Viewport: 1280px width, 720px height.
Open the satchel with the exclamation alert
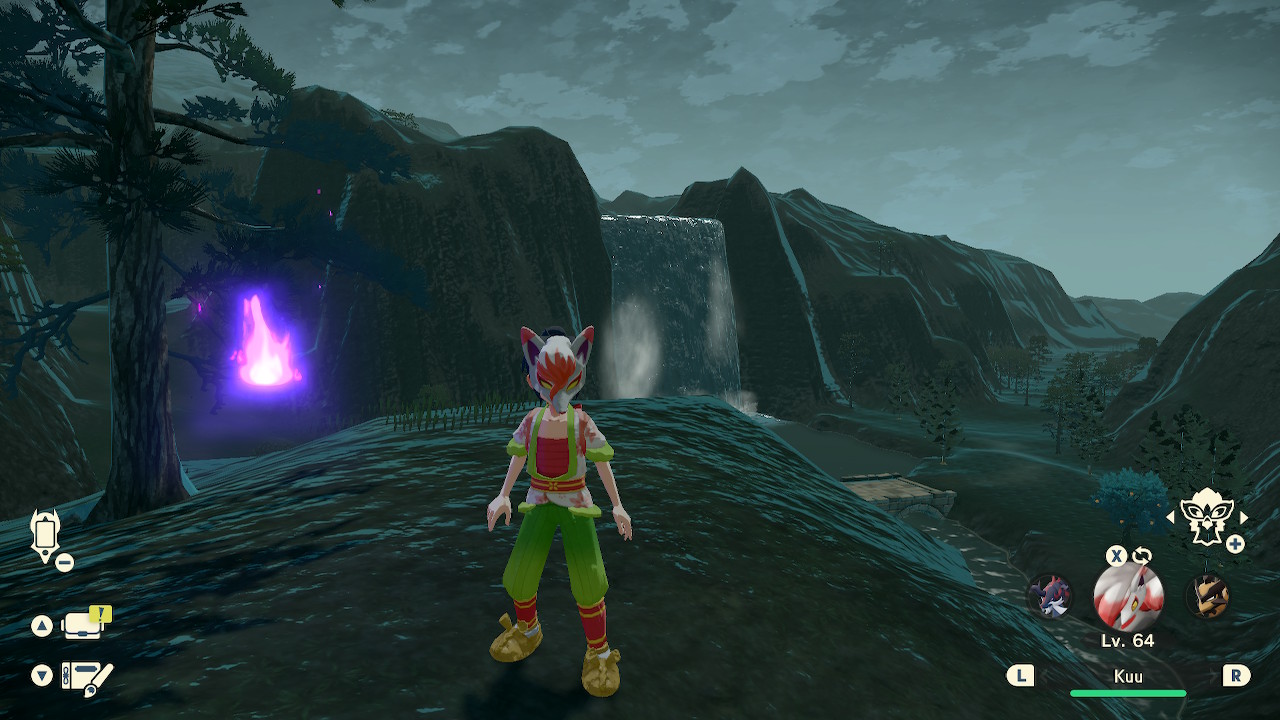(x=86, y=624)
